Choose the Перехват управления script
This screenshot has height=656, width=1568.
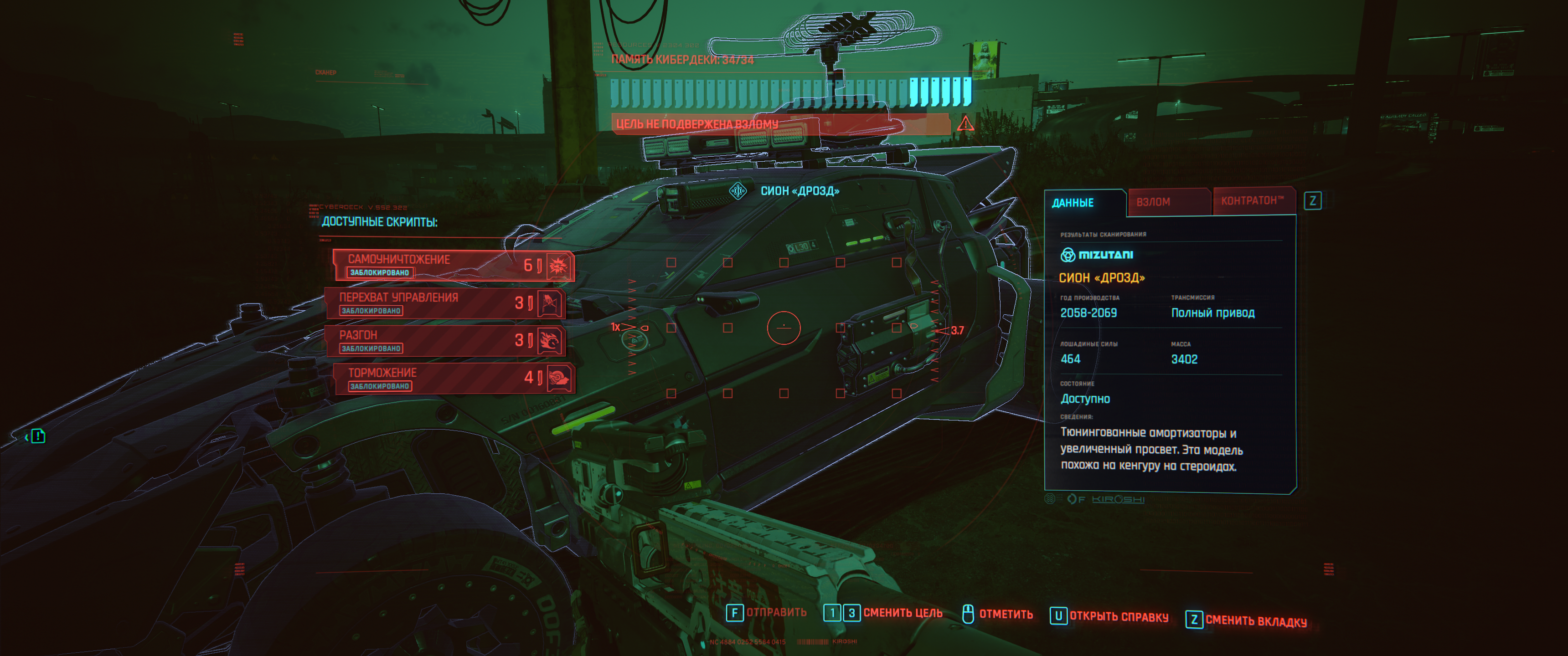[x=444, y=303]
